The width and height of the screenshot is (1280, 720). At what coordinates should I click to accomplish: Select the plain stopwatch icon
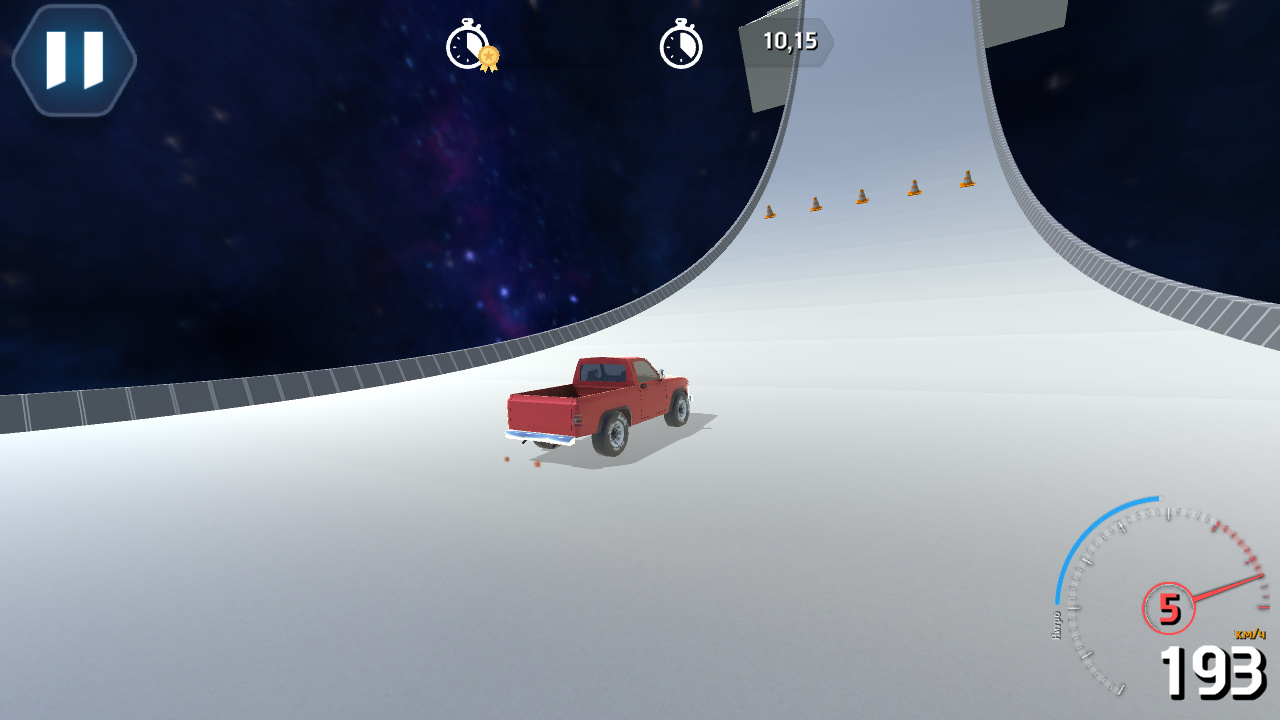[x=683, y=47]
